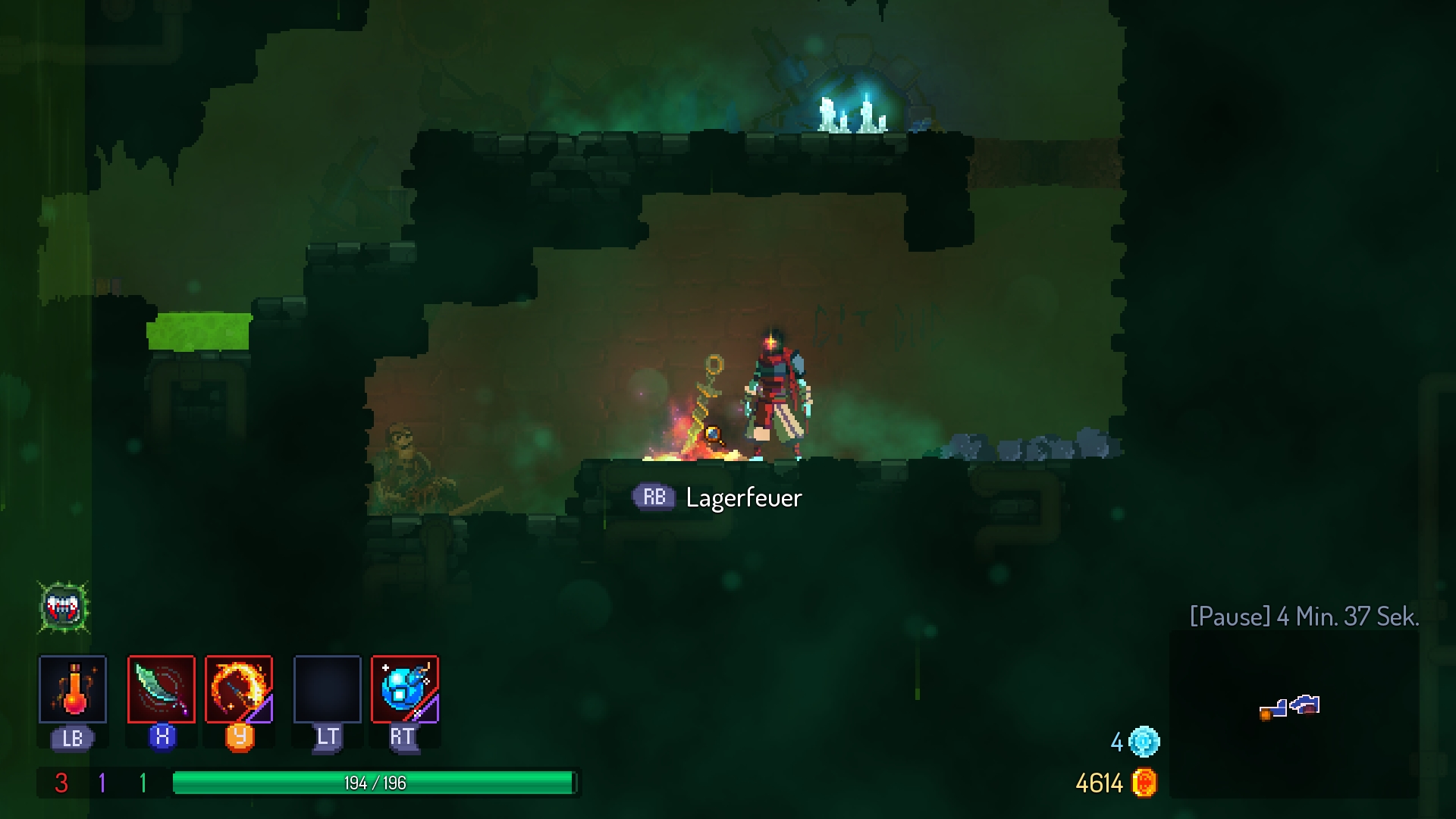1456x819 pixels.
Task: Select the health flask slot
Action: click(x=73, y=689)
